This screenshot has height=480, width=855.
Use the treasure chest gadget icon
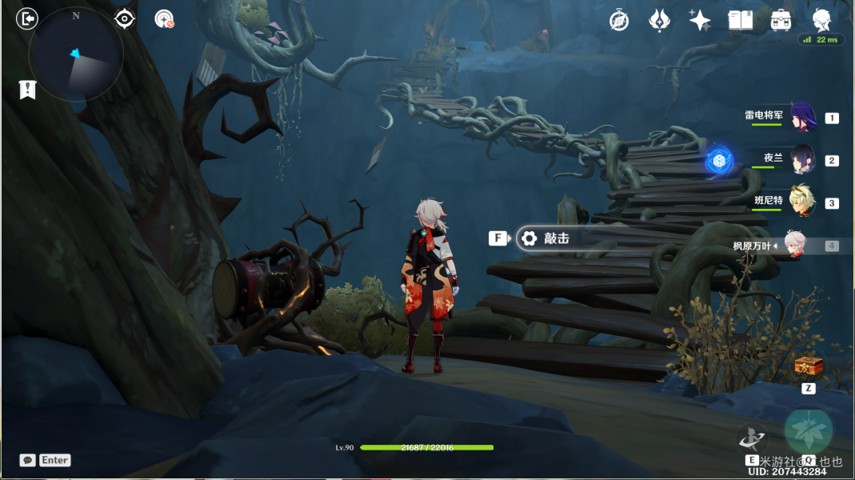coord(808,367)
